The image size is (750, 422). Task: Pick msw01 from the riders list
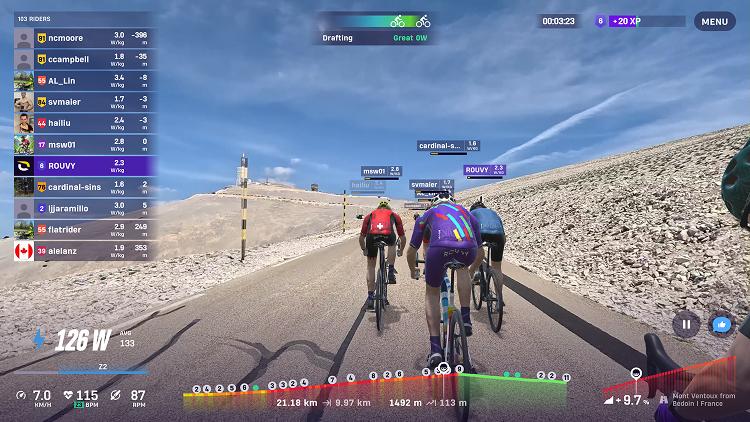[82, 143]
